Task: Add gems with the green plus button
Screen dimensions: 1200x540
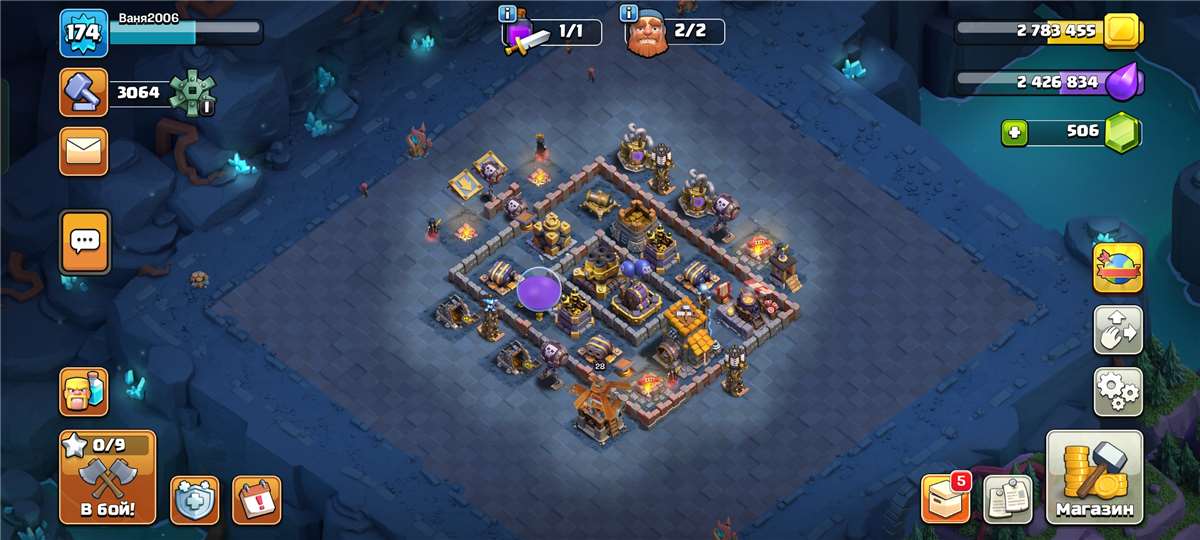Action: click(x=1015, y=132)
